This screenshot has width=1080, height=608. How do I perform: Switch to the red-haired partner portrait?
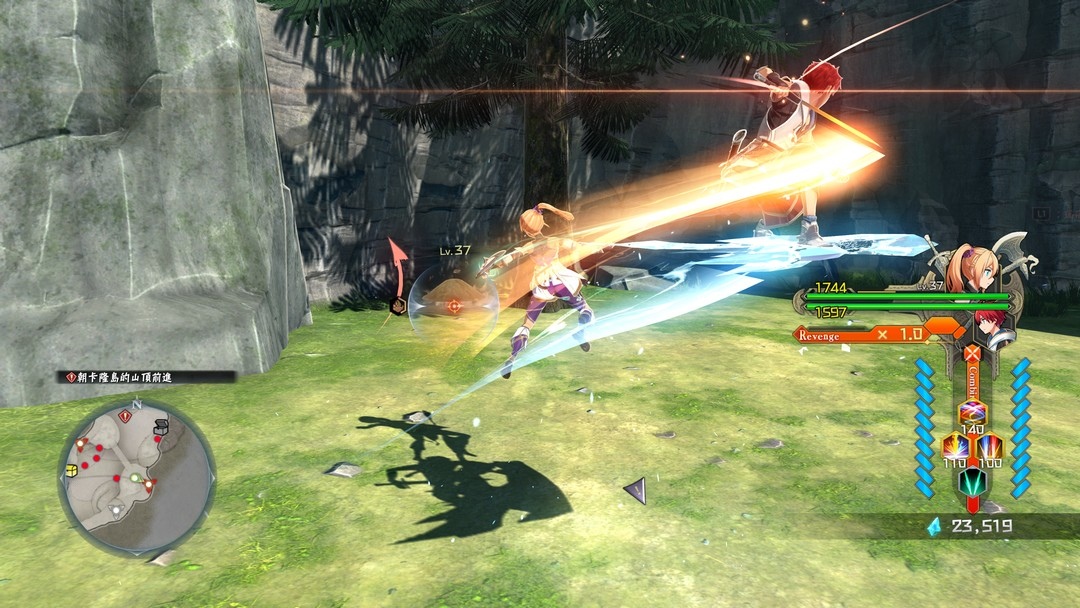993,328
